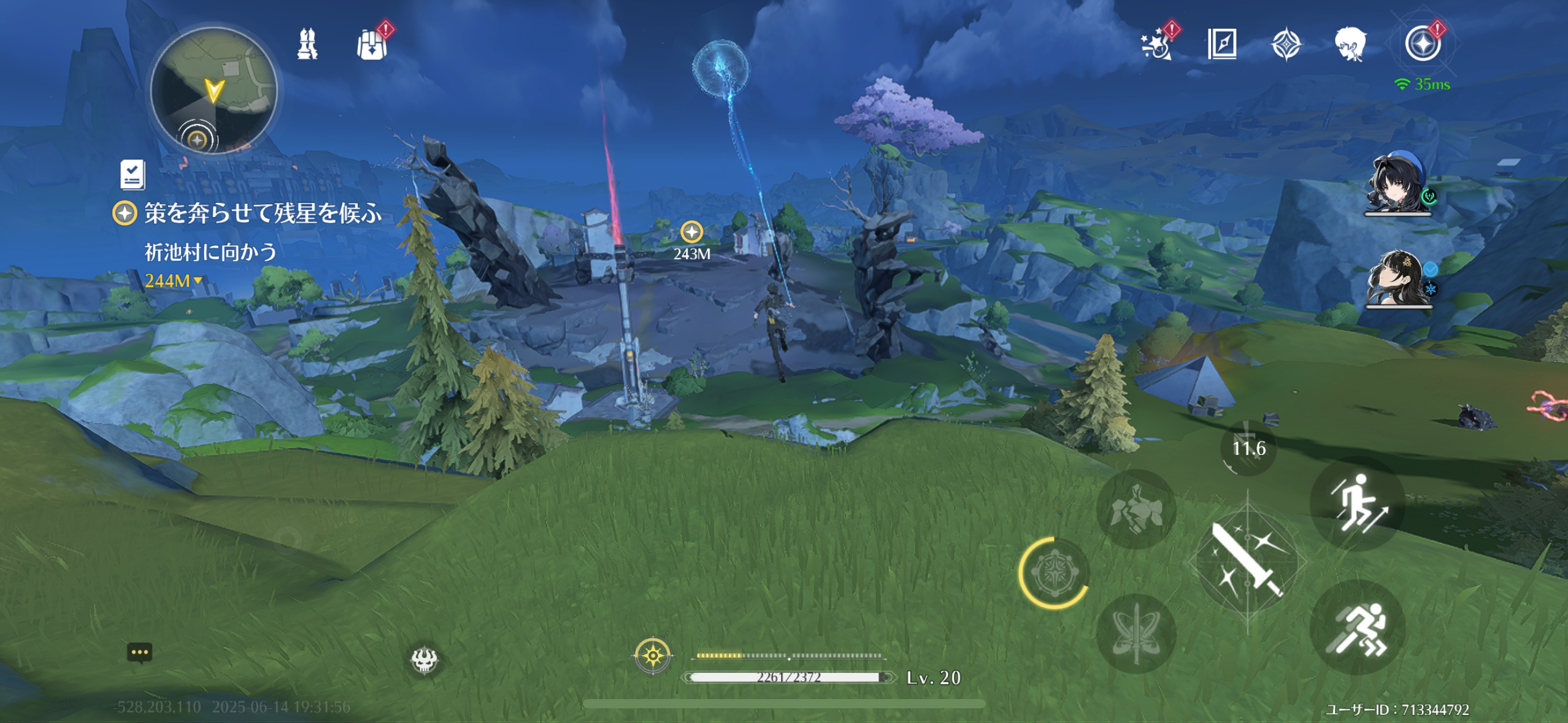Trigger the basic sword attack button
1568x723 pixels.
(1248, 561)
